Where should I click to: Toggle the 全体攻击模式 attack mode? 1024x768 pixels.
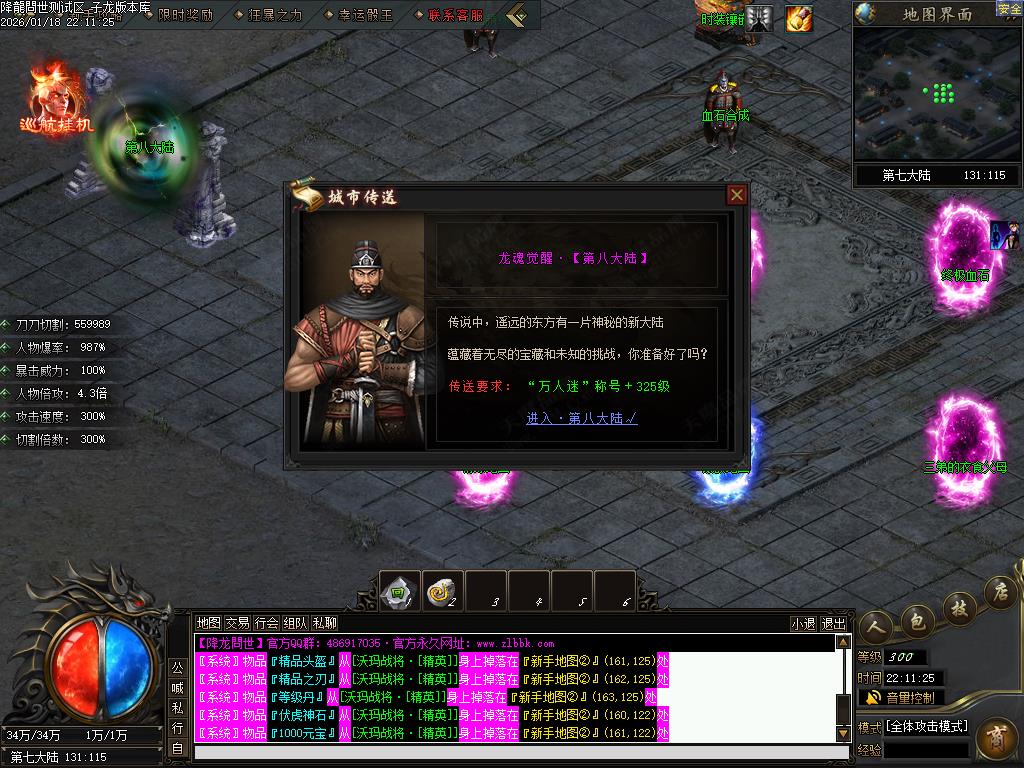(926, 726)
